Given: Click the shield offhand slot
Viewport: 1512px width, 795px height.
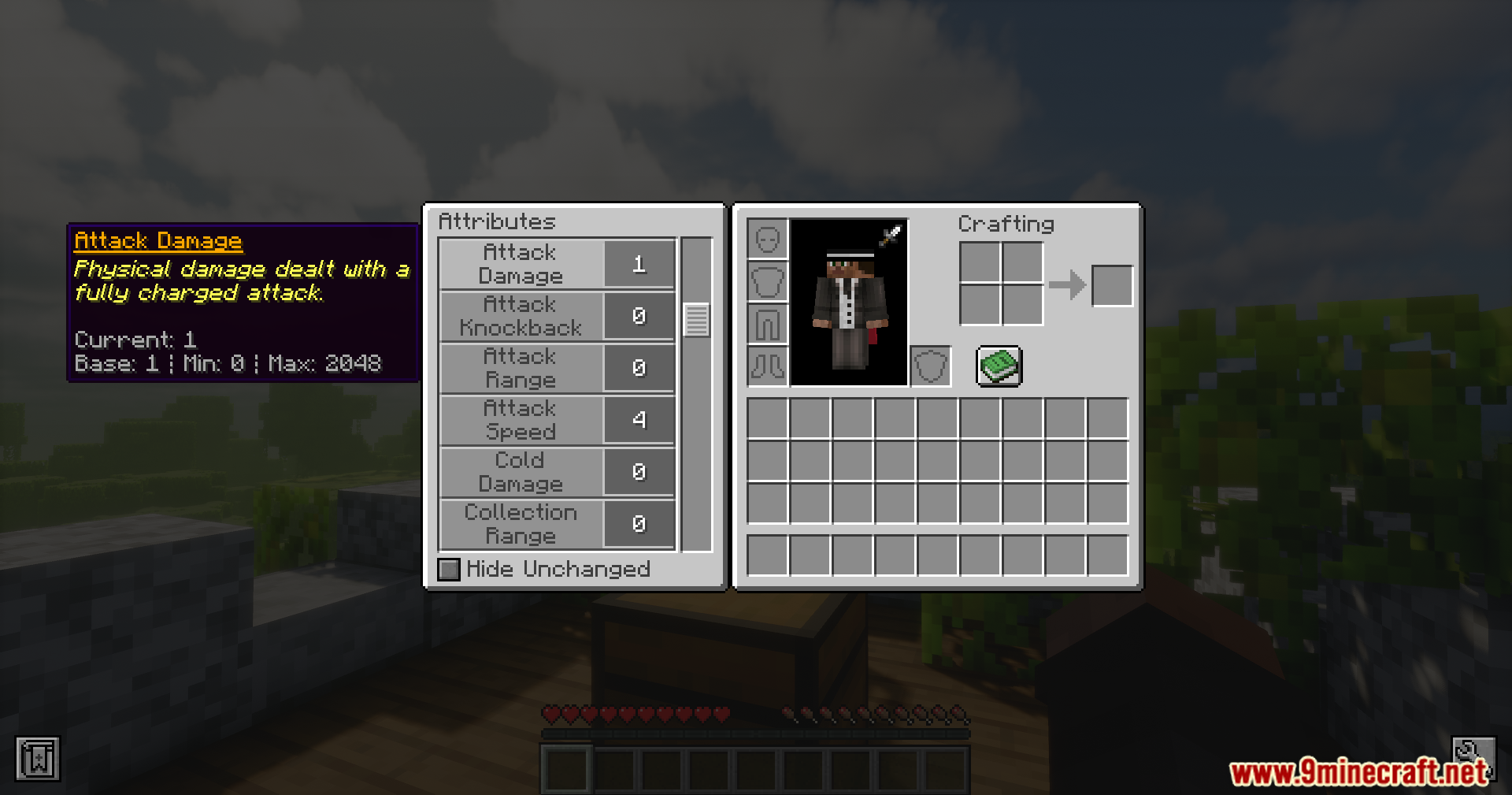Looking at the screenshot, I should 930,366.
